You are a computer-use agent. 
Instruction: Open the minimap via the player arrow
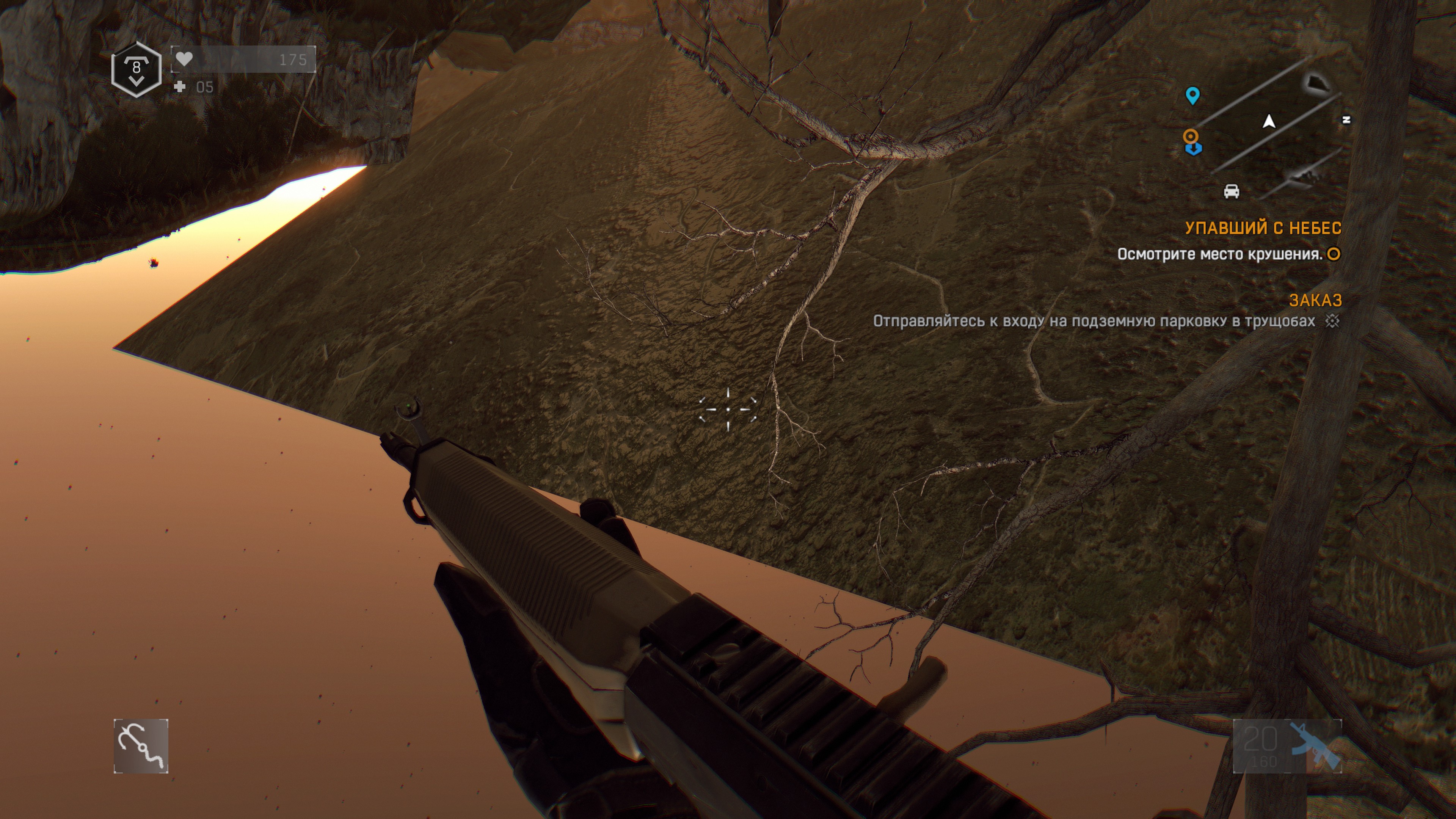1269,121
